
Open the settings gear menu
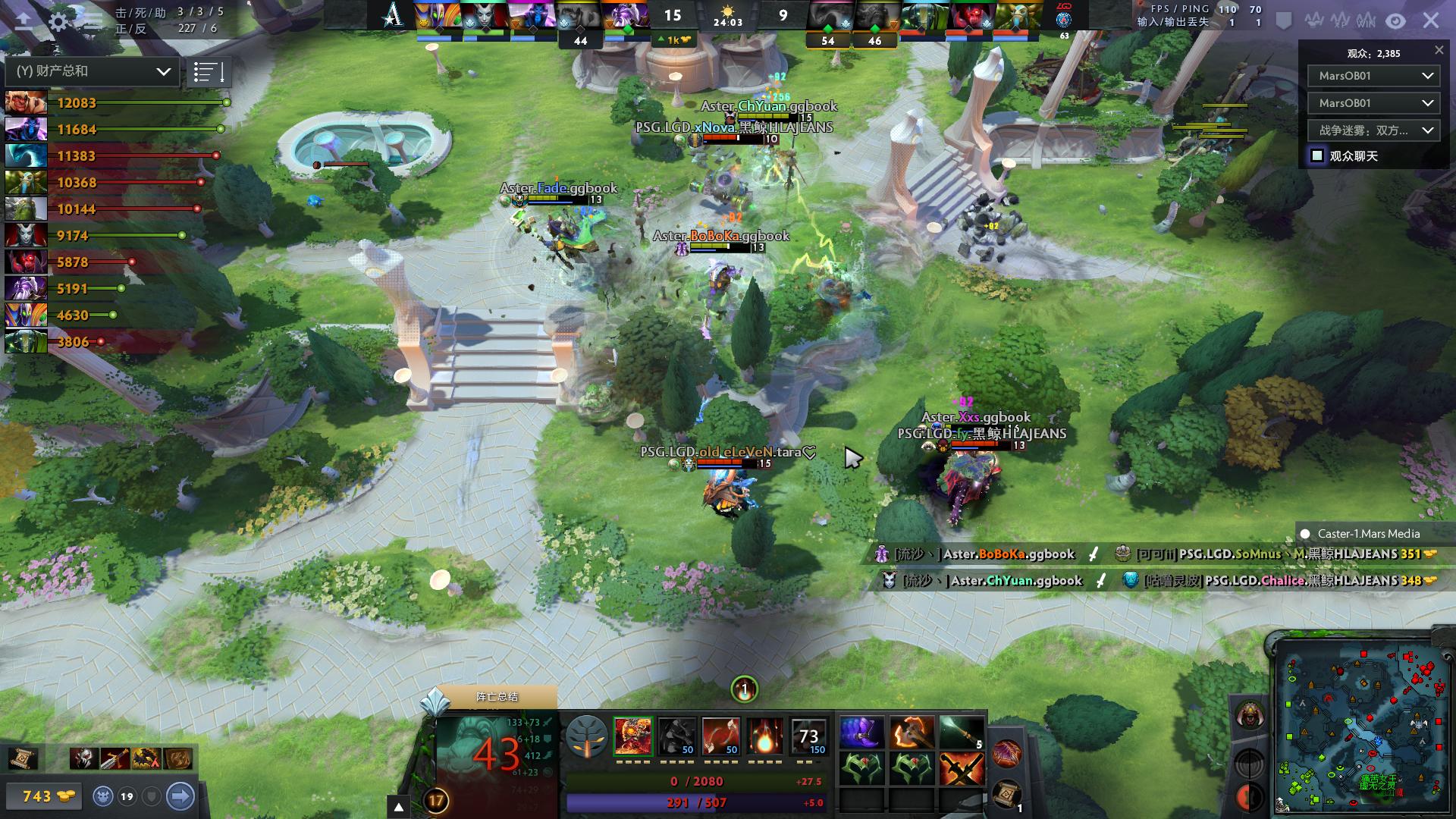point(58,21)
